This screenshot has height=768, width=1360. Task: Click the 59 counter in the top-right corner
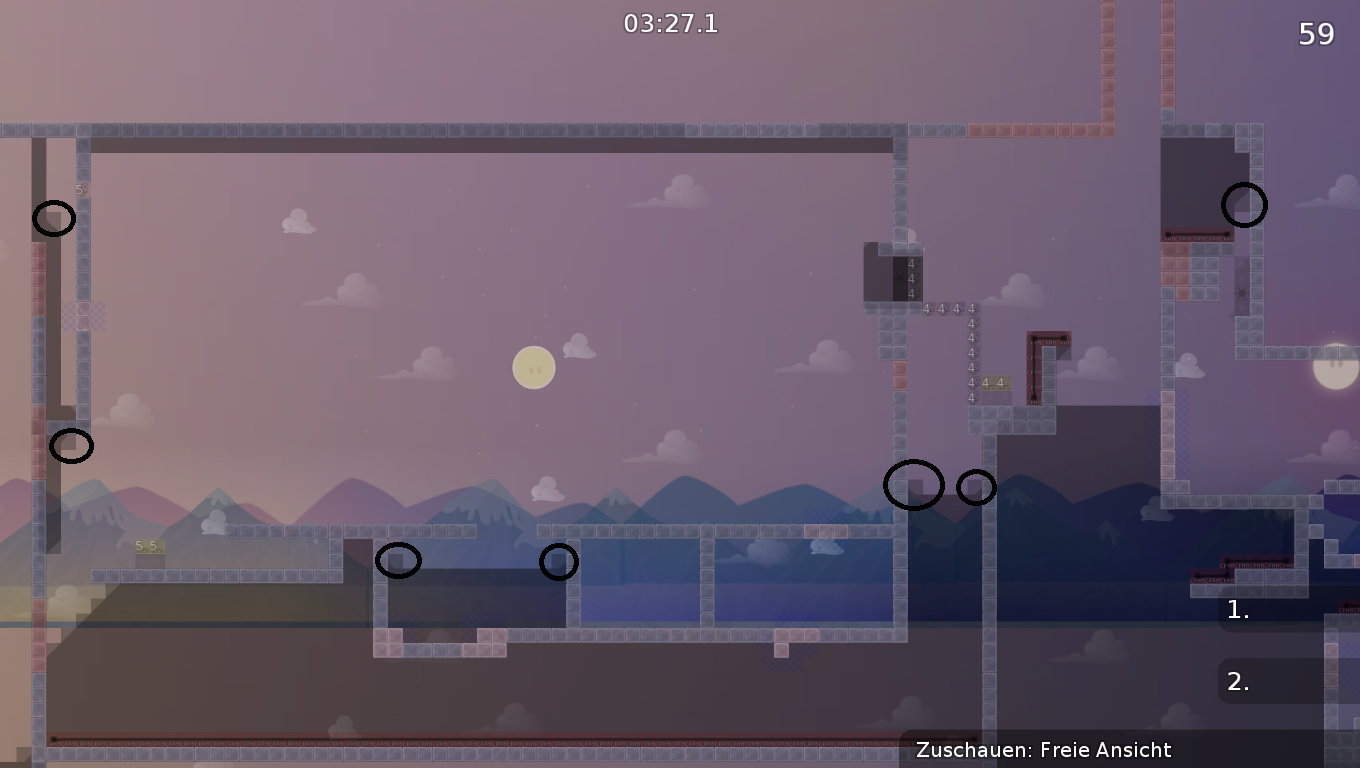[1317, 33]
